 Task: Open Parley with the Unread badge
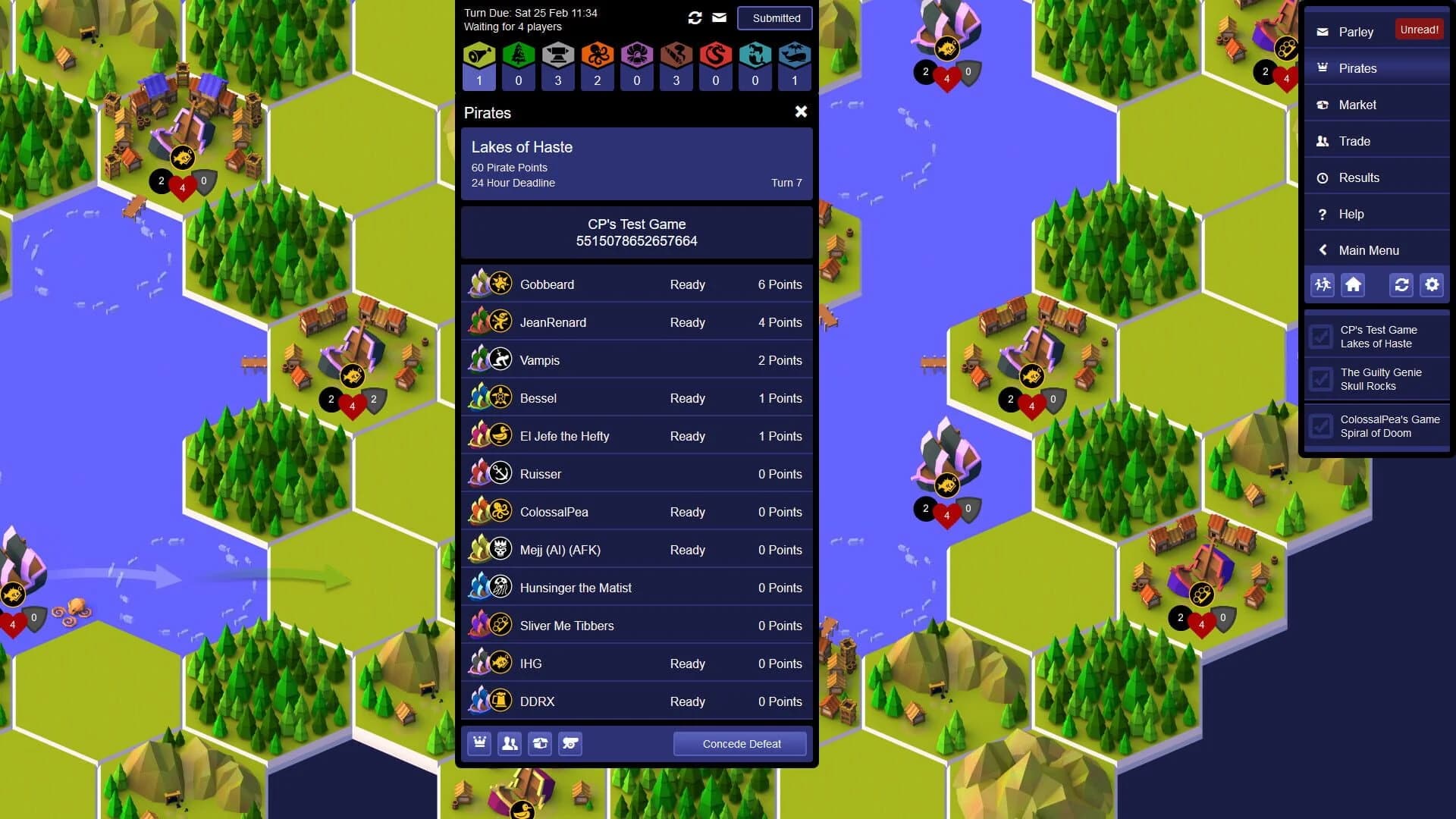[x=1356, y=32]
